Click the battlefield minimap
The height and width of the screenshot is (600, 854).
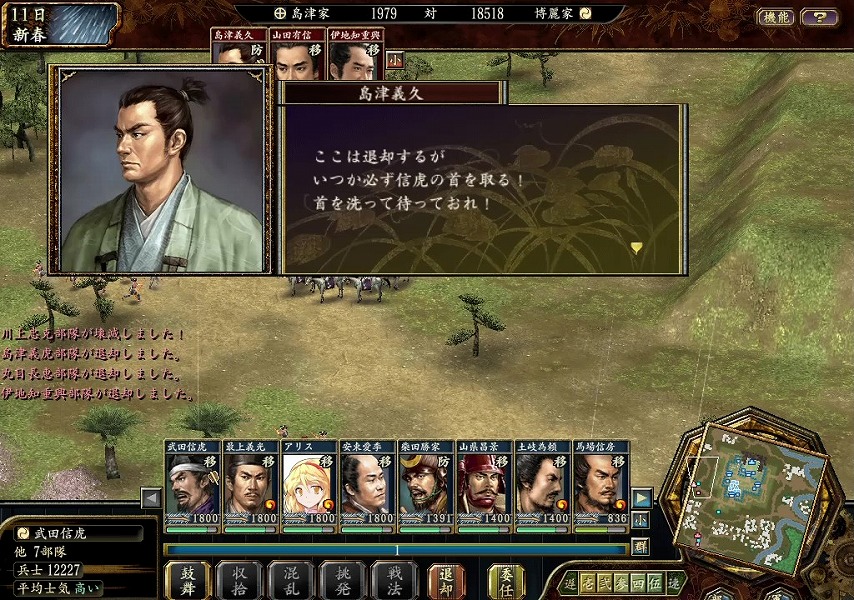[x=757, y=495]
